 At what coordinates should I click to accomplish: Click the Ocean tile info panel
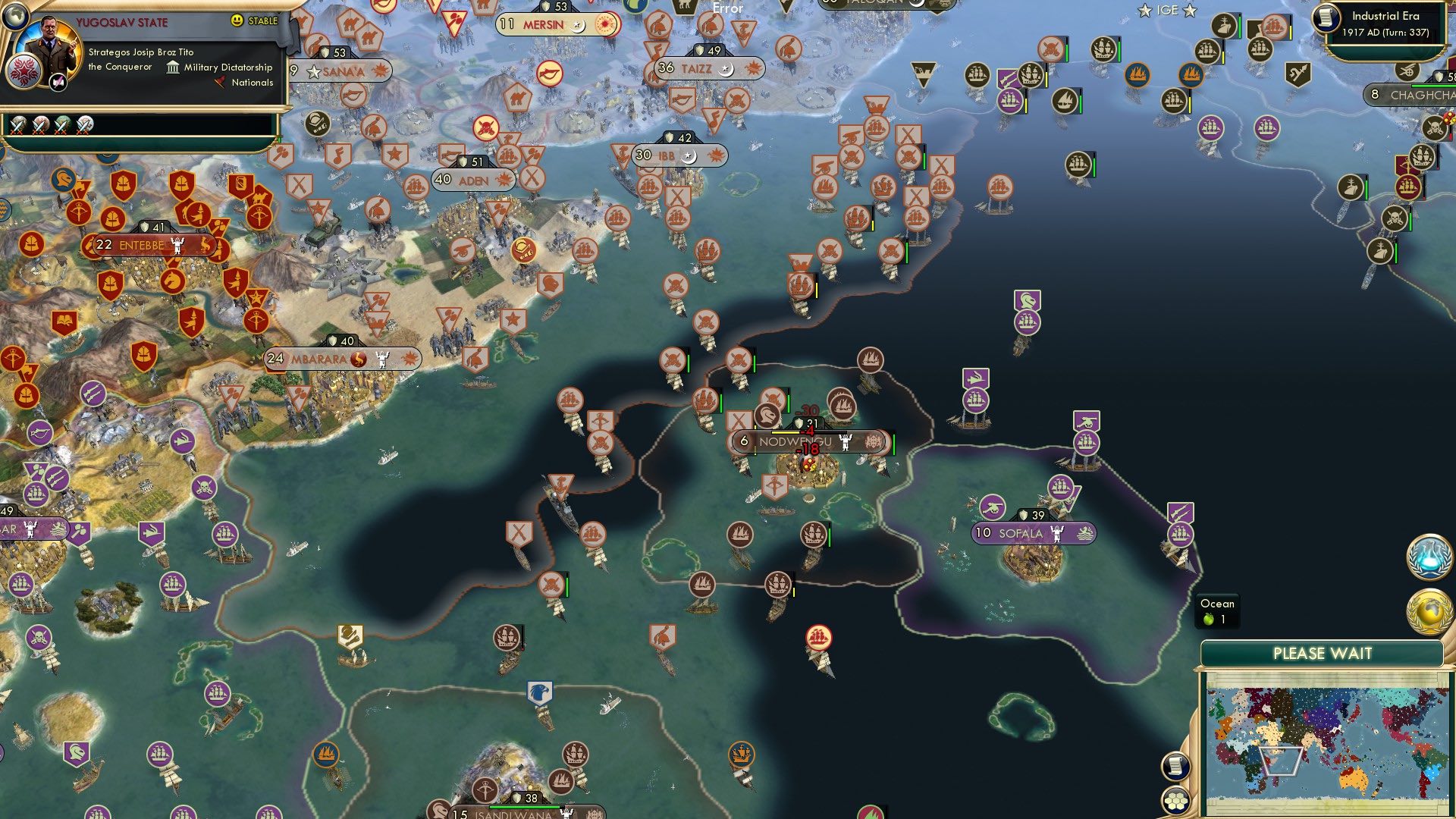click(1217, 611)
